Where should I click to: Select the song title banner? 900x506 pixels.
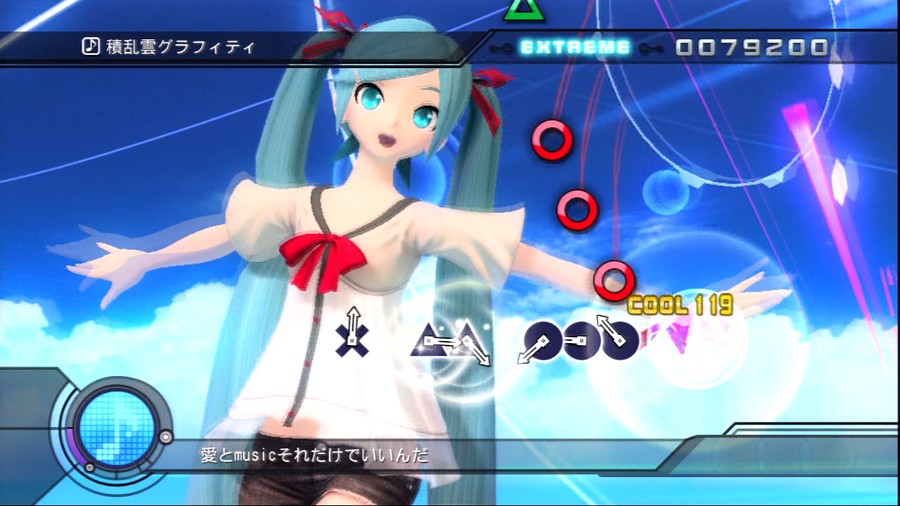point(180,46)
